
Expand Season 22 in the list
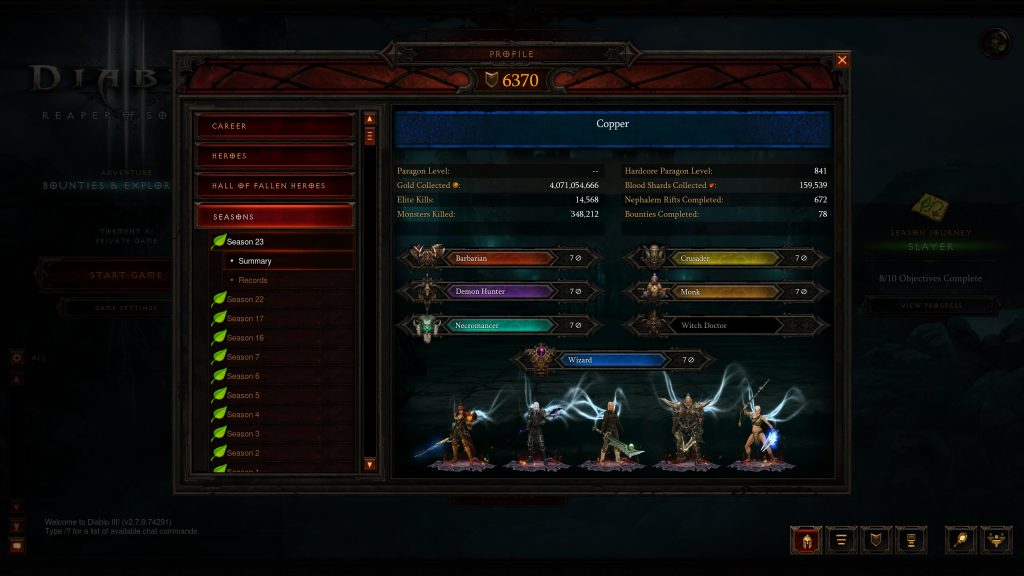coord(245,299)
